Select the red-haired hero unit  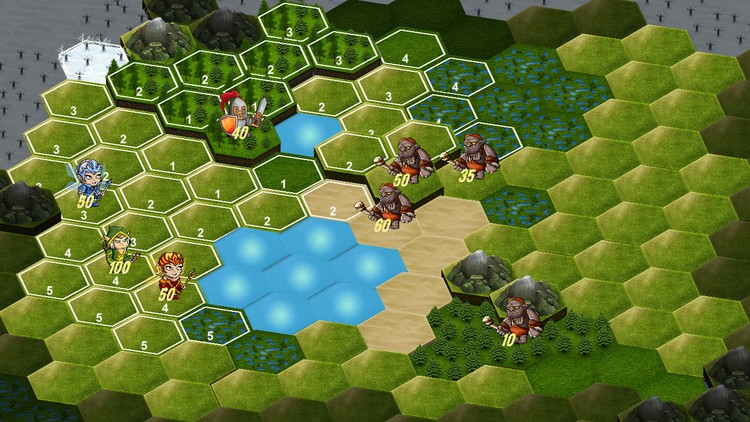pos(169,271)
